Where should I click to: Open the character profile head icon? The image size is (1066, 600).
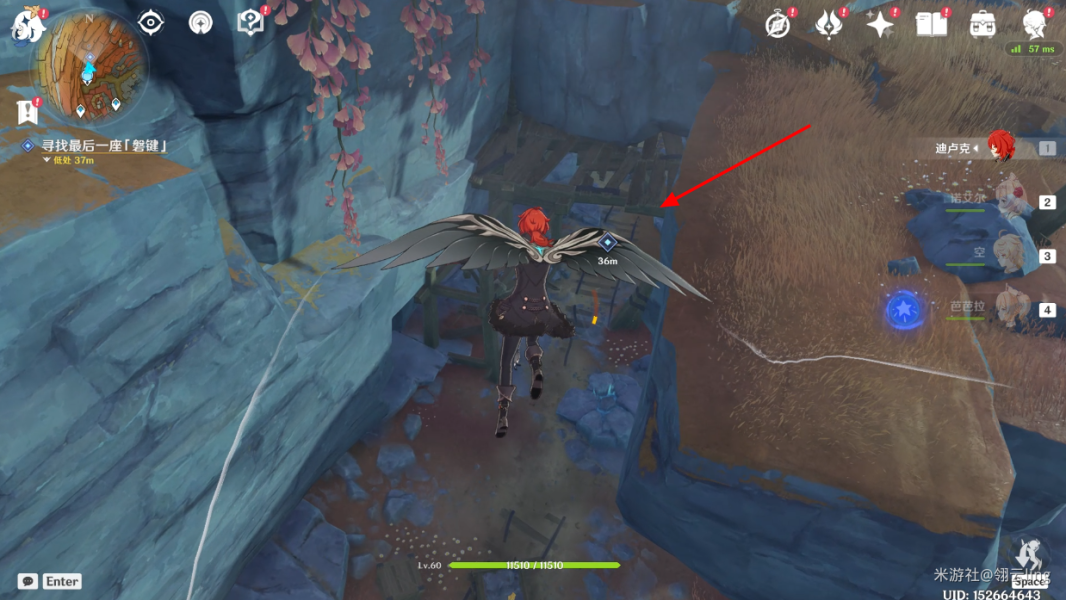tap(1034, 22)
